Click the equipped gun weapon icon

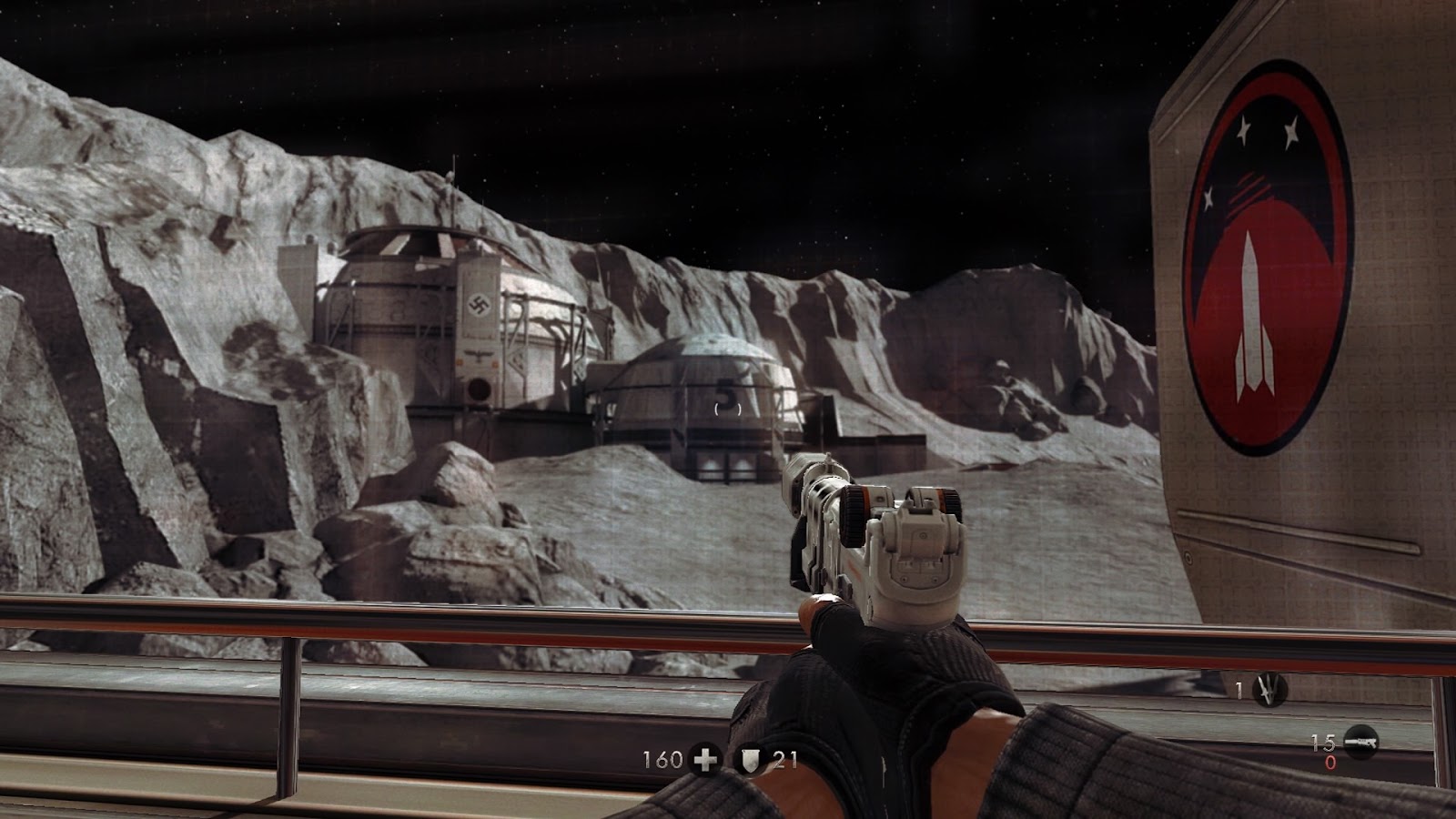click(x=1360, y=740)
